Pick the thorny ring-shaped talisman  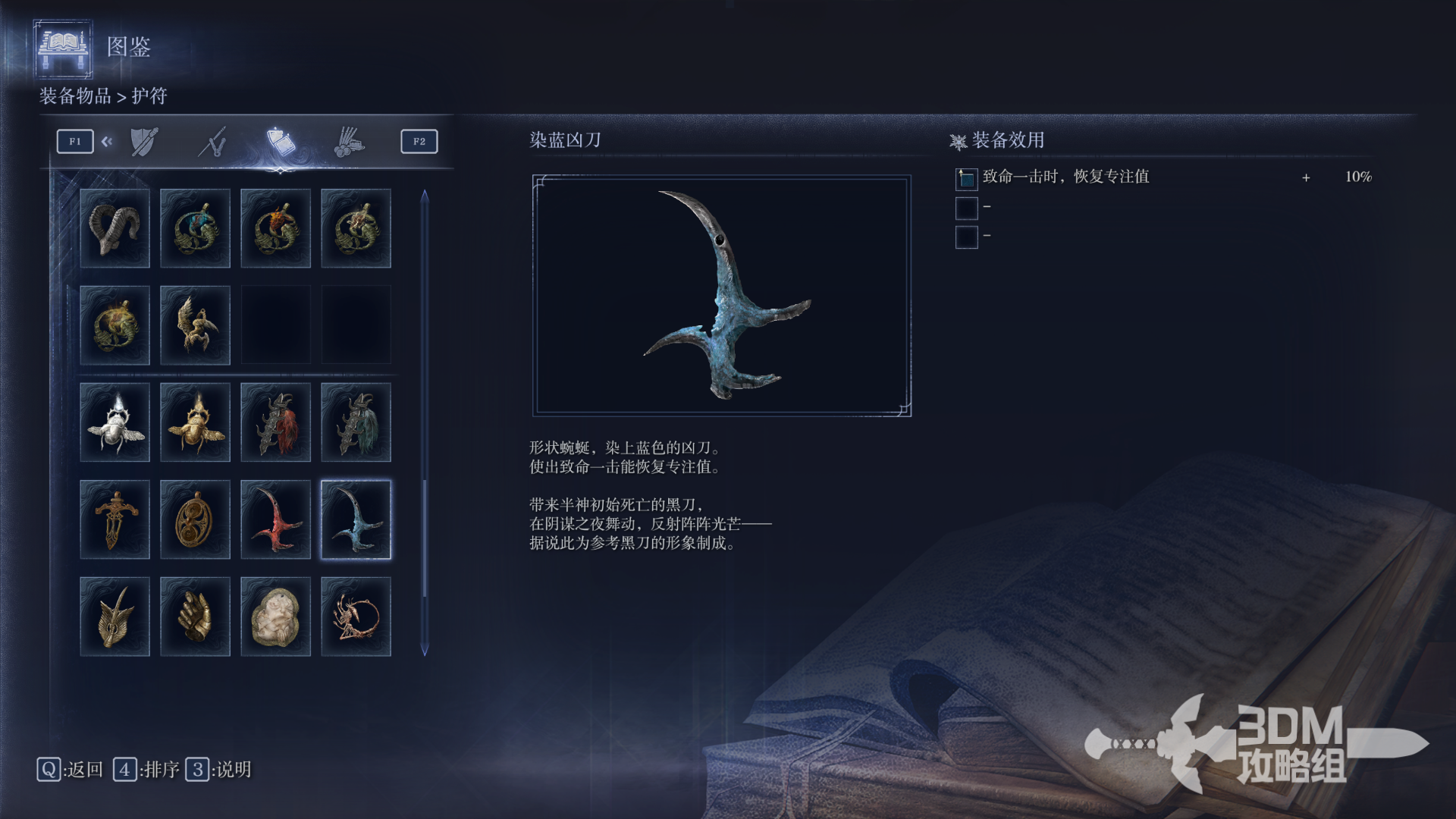(x=356, y=617)
